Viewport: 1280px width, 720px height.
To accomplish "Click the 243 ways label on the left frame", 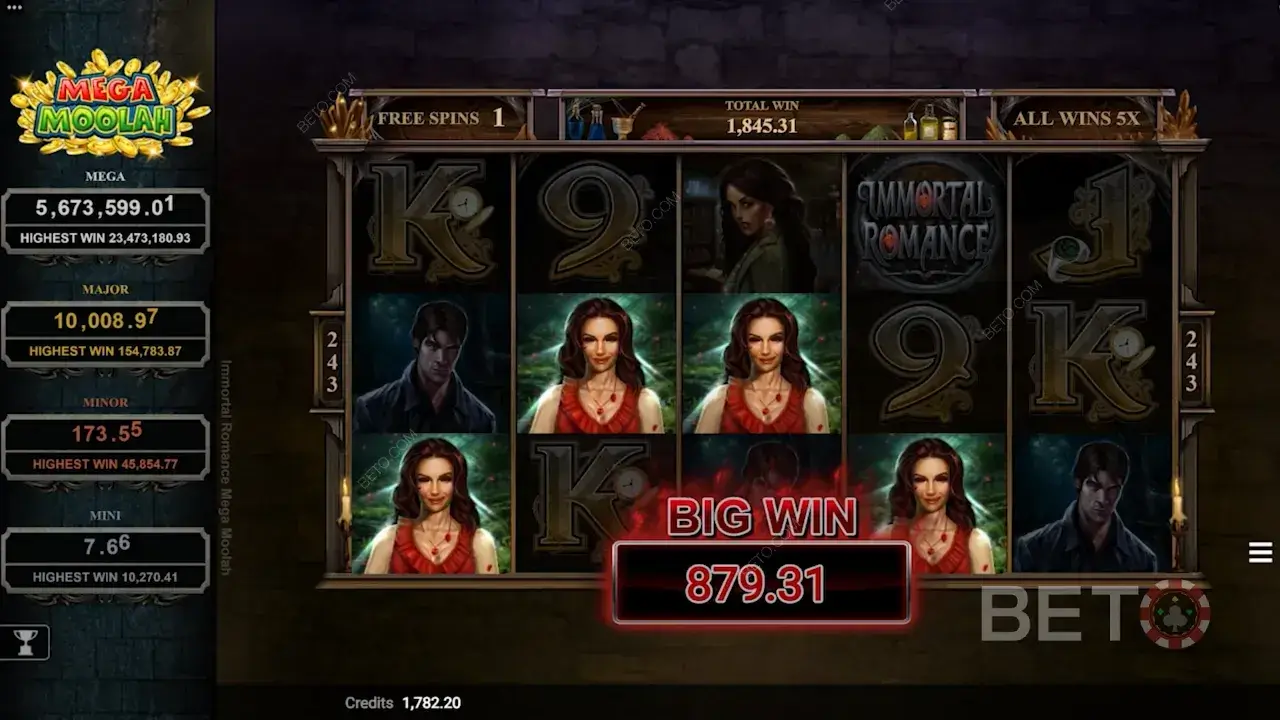I will coord(331,365).
